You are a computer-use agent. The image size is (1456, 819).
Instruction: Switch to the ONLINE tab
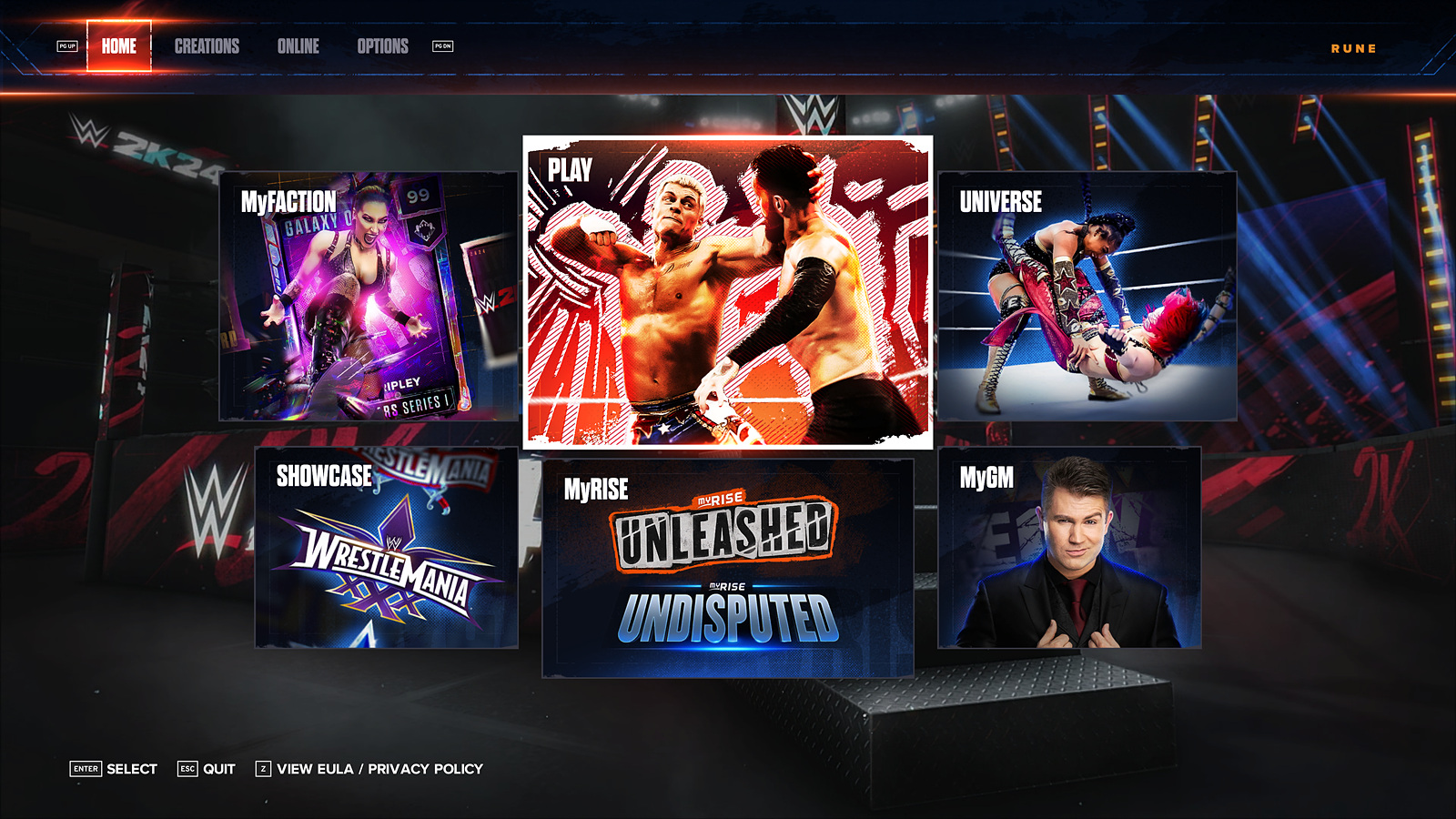299,46
